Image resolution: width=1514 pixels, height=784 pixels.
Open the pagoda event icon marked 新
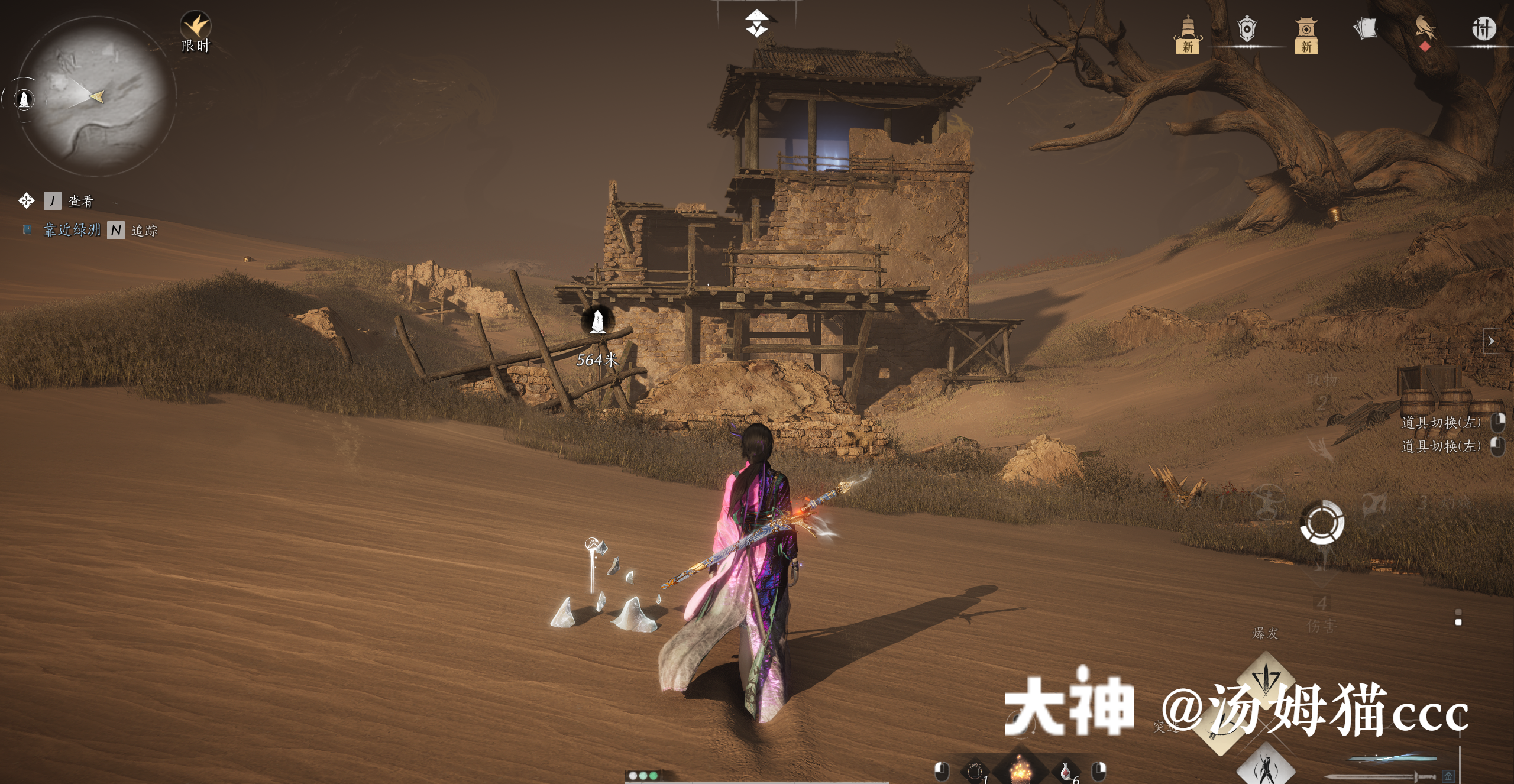pos(1188,34)
